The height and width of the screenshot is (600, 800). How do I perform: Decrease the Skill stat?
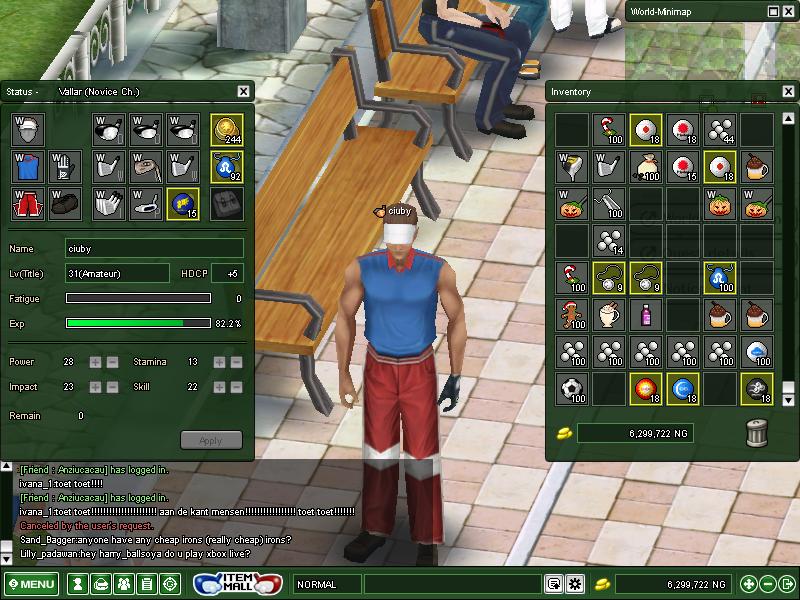(237, 387)
